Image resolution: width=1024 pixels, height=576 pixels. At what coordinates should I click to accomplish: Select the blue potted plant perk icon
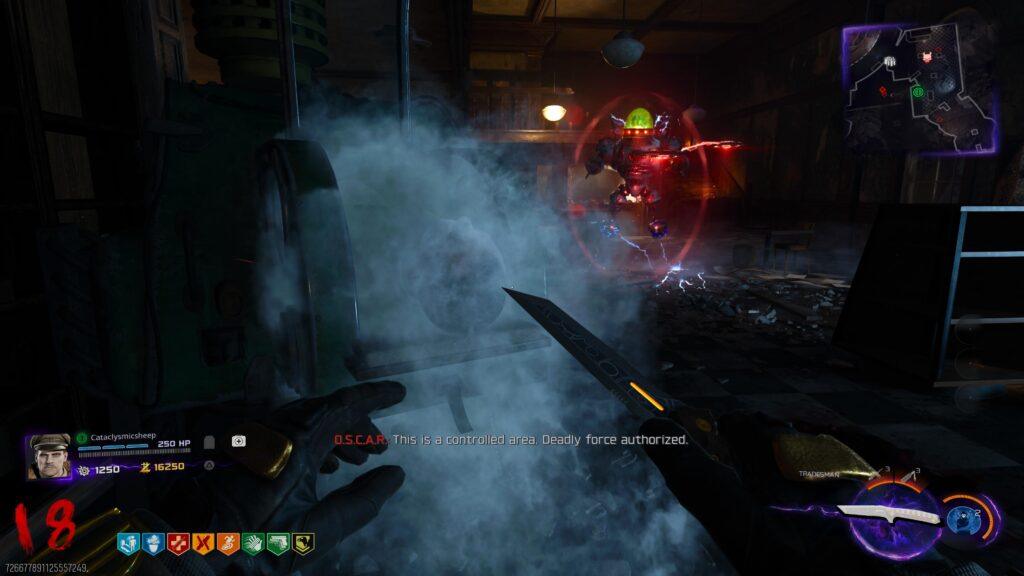click(x=154, y=543)
